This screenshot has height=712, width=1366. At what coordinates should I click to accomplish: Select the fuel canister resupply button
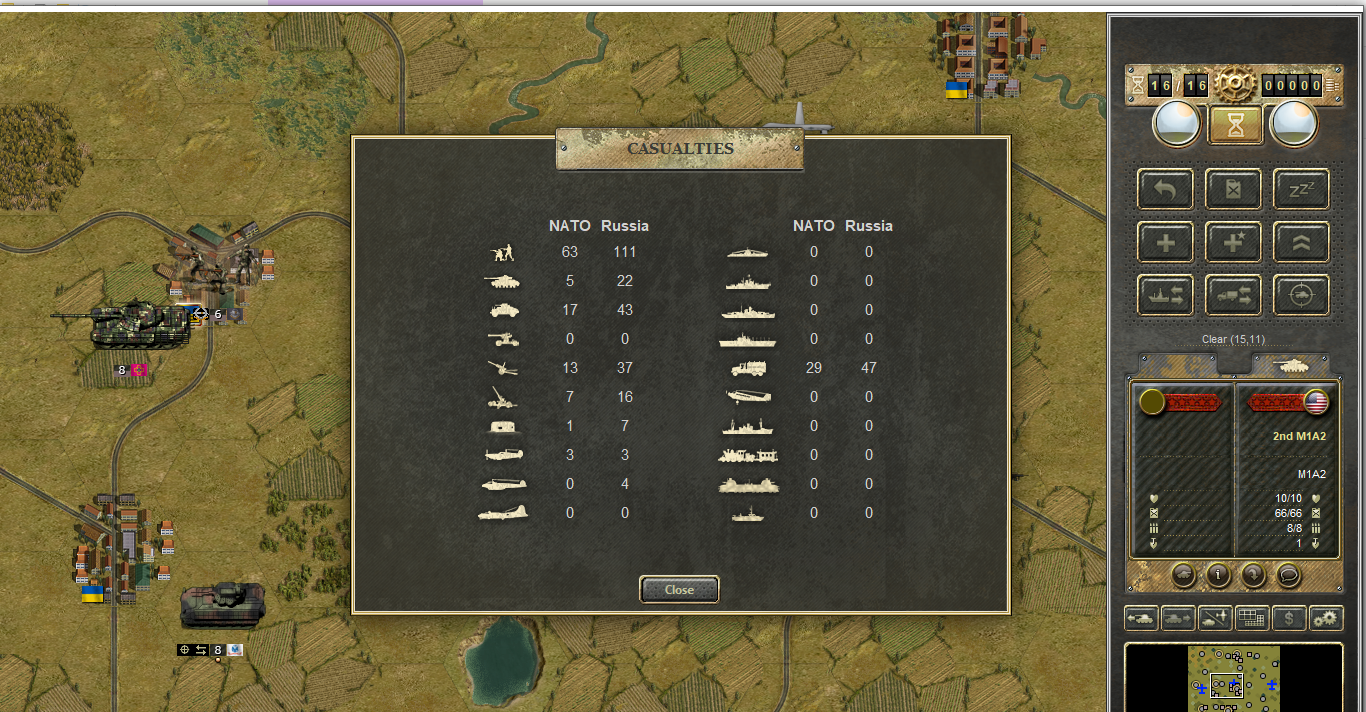pyautogui.click(x=1233, y=189)
